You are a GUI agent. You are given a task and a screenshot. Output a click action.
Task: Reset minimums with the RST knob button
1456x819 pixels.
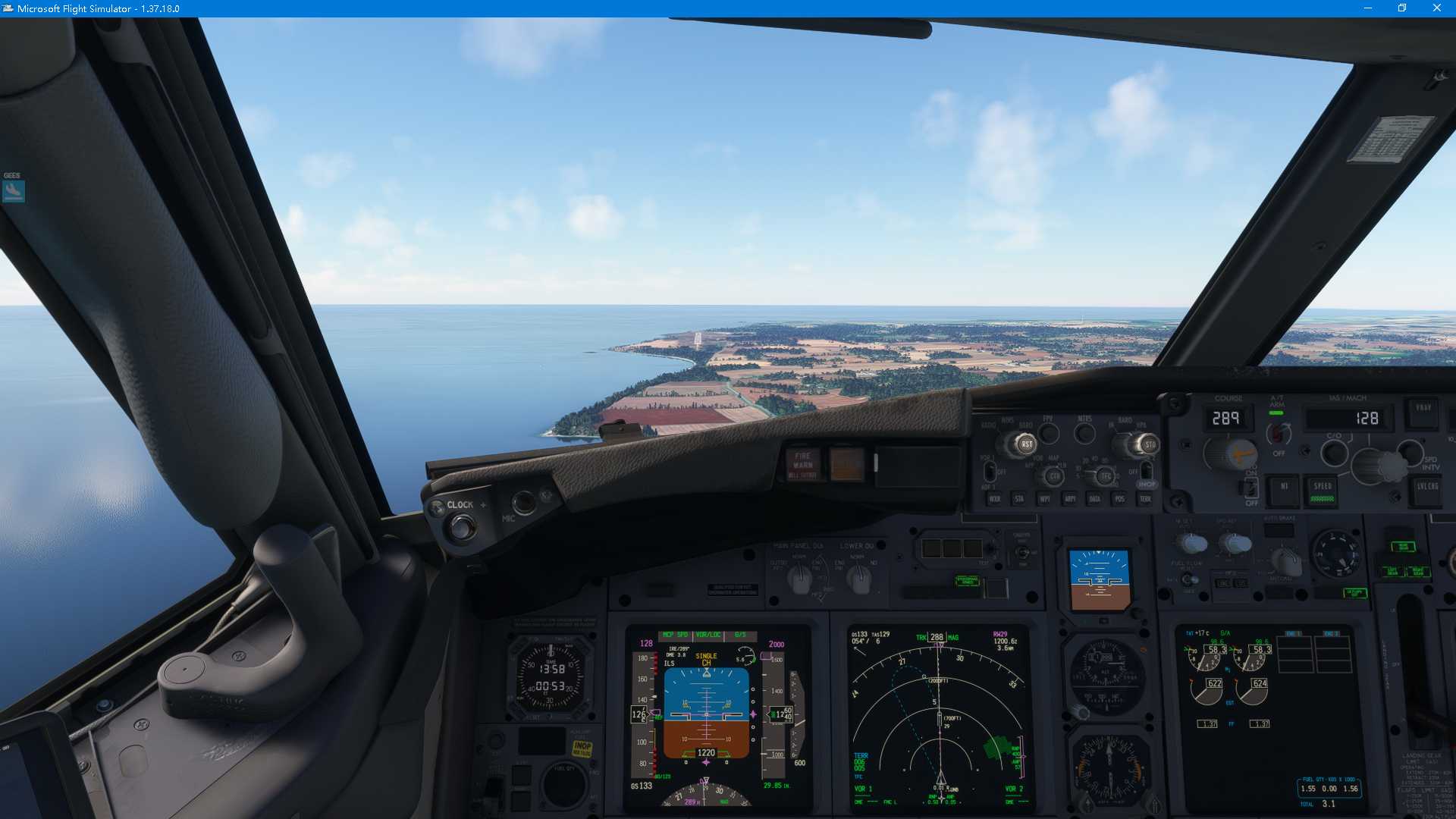click(1026, 444)
